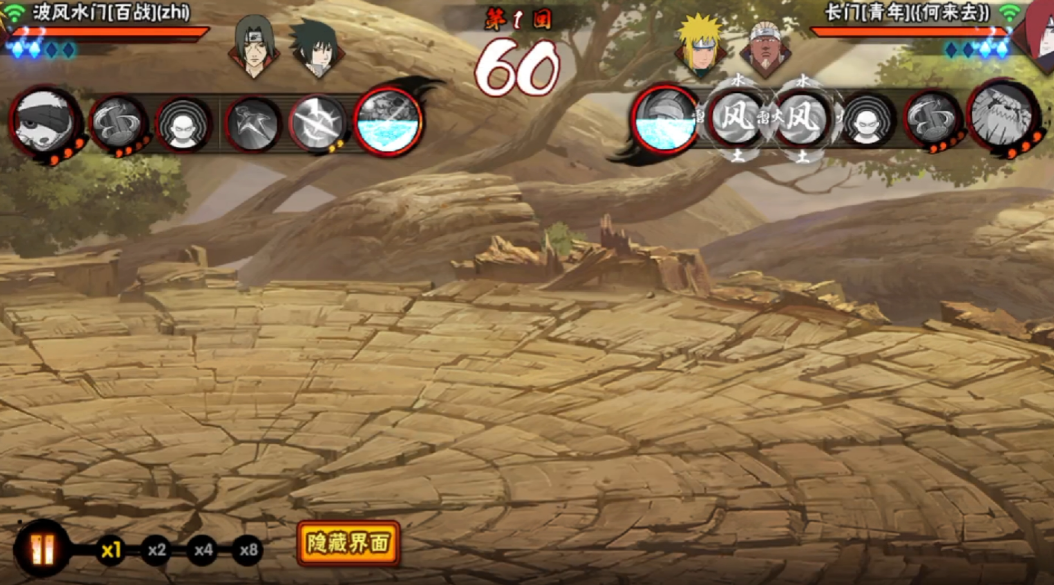Activate the kunai dagger skill icon
Image resolution: width=1054 pixels, height=585 pixels.
coord(253,124)
